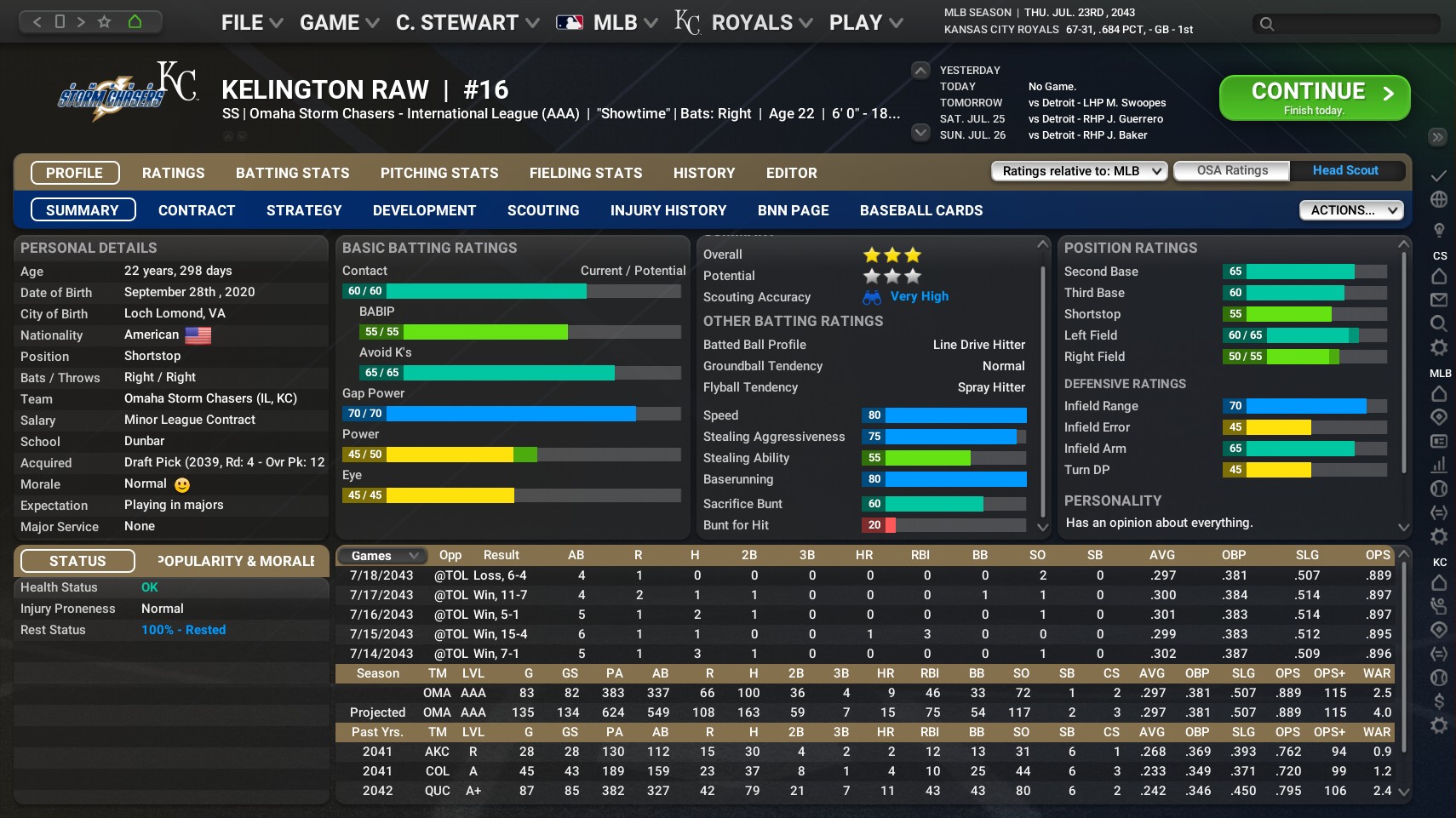Open the gear settings icon under MLB section

coord(1438,533)
